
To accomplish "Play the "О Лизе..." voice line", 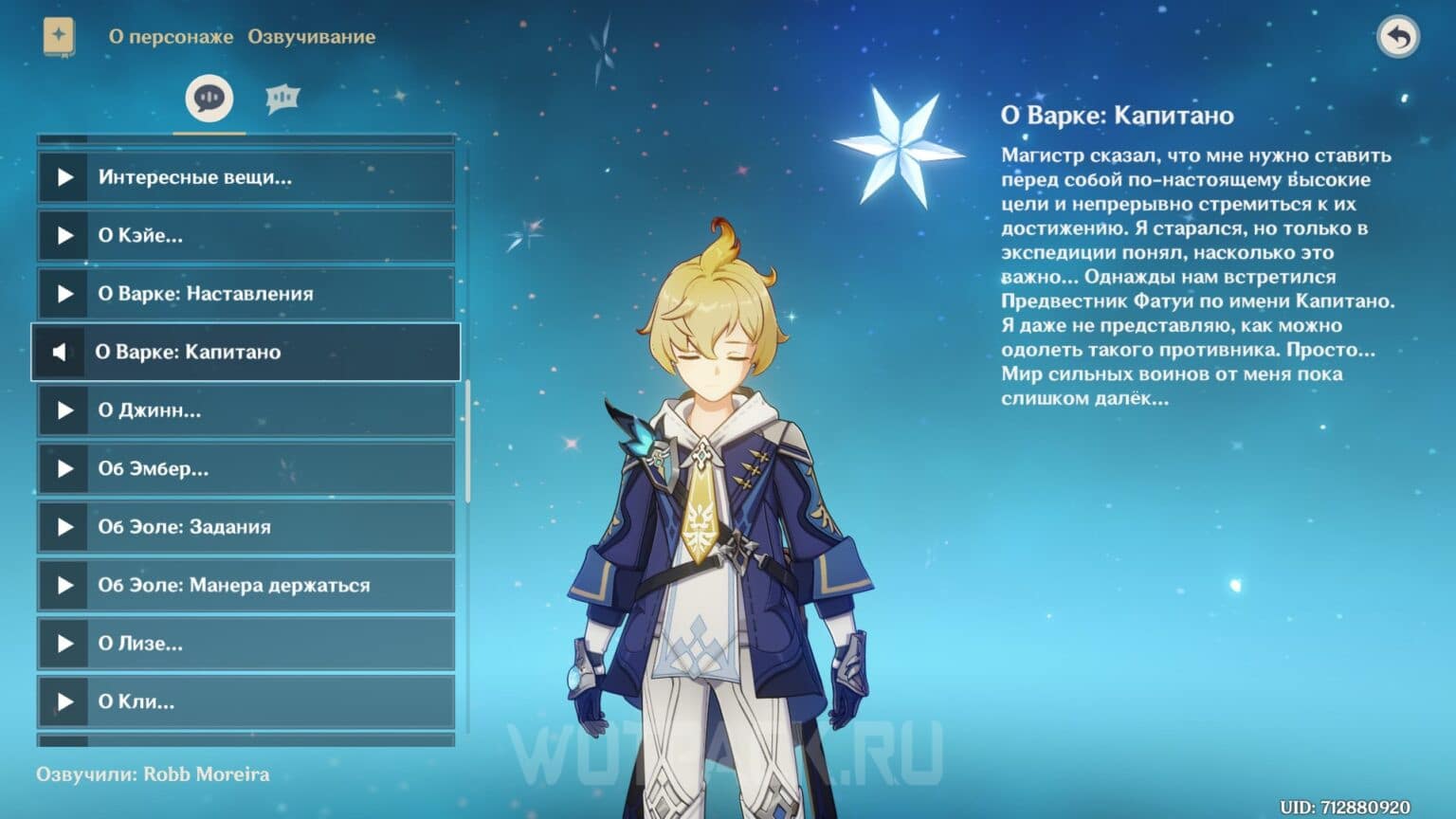I will 246,644.
